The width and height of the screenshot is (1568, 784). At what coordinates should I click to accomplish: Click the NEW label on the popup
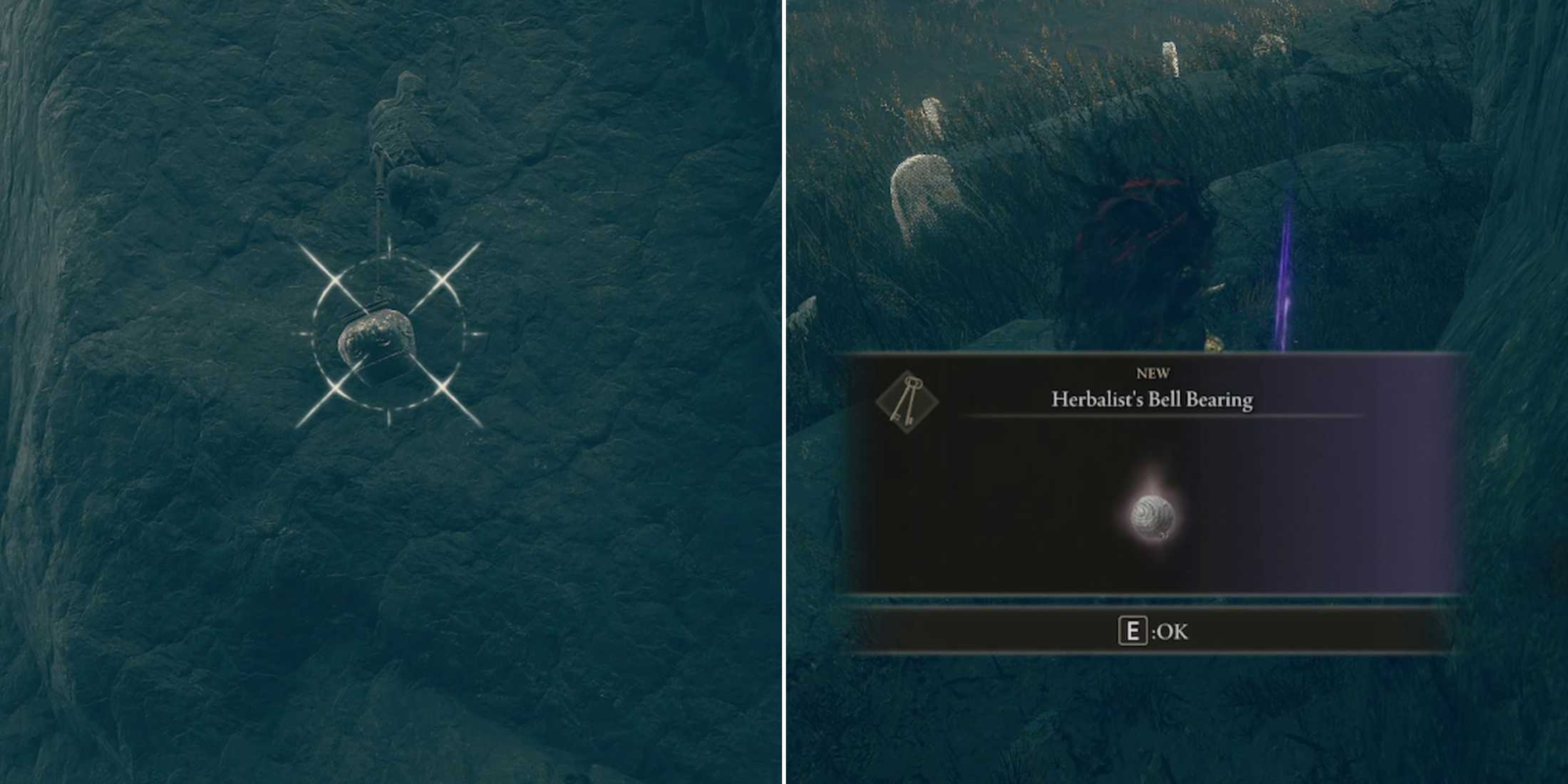click(x=1155, y=372)
